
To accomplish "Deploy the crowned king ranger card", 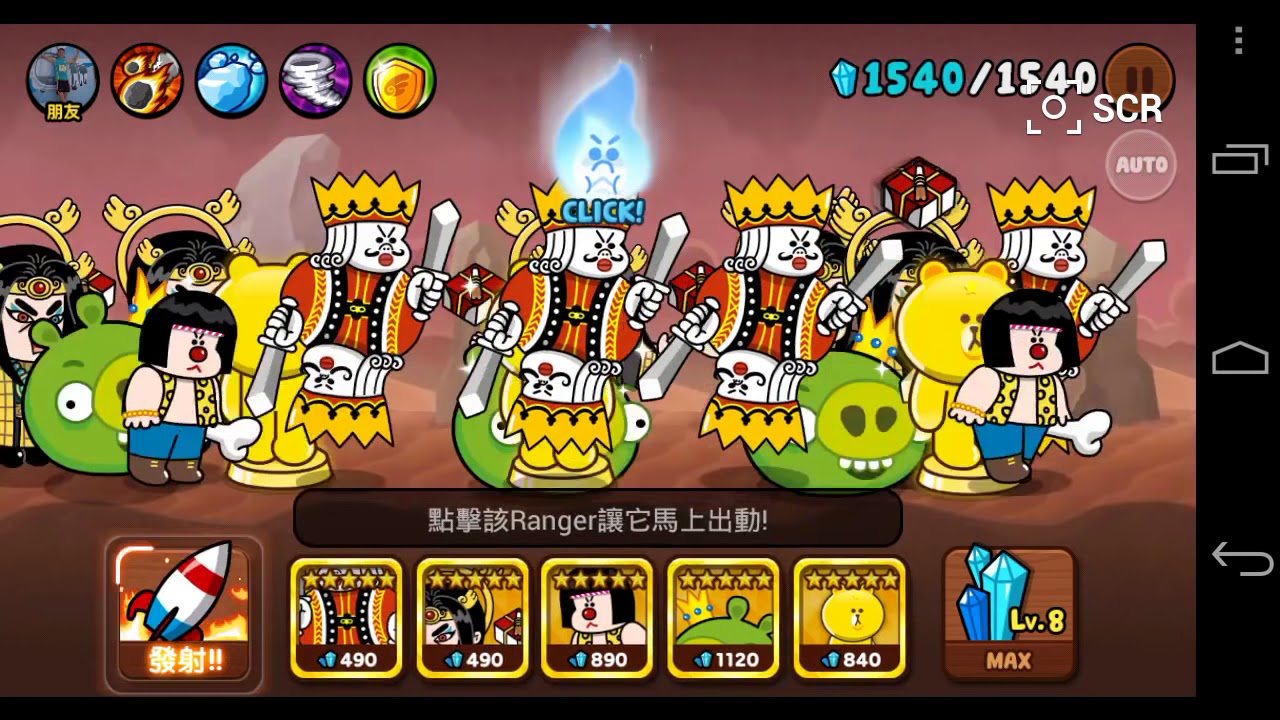I will pos(346,617).
